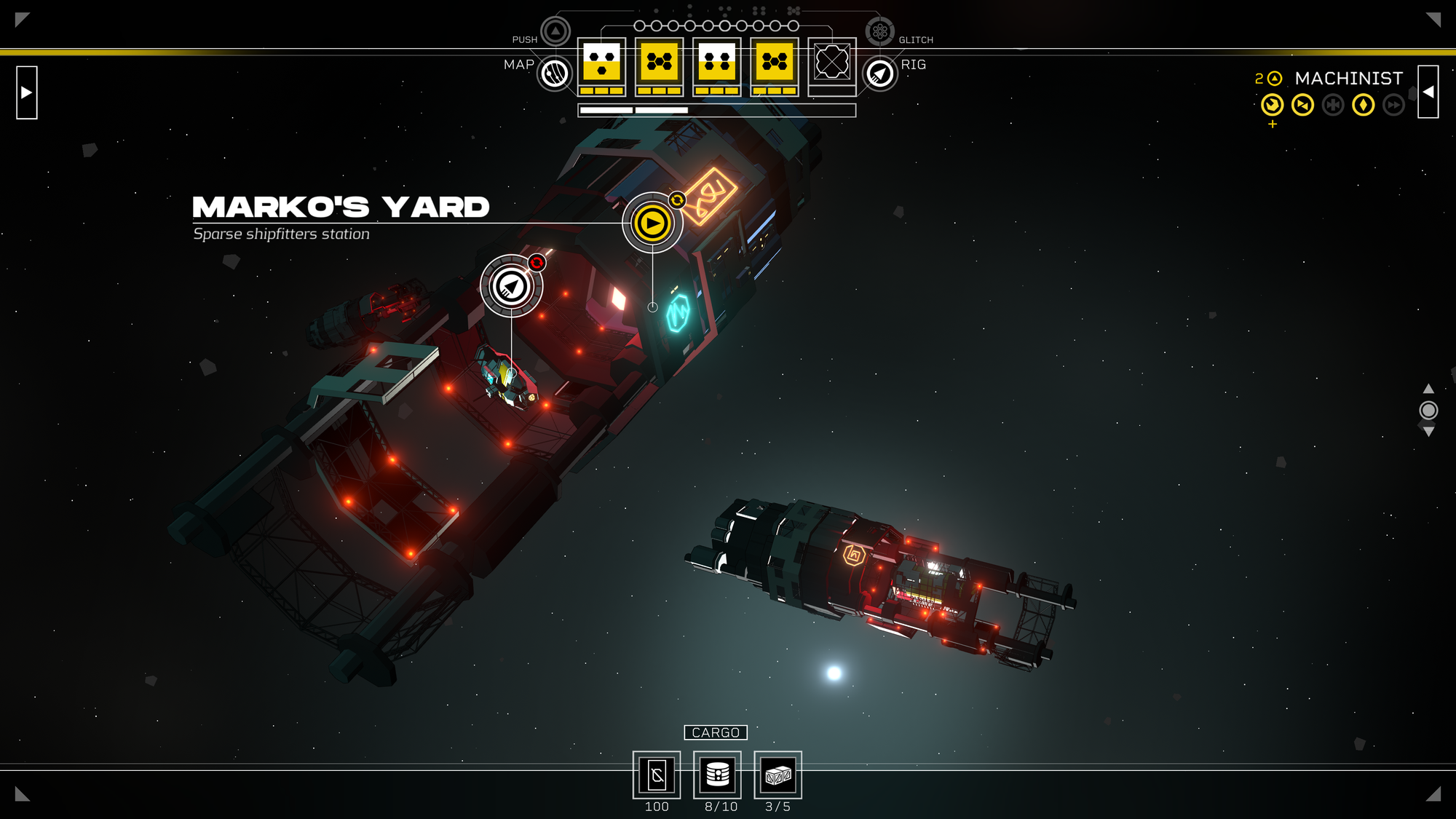Toggle the Machinist diamond throttle setting

click(x=1363, y=106)
